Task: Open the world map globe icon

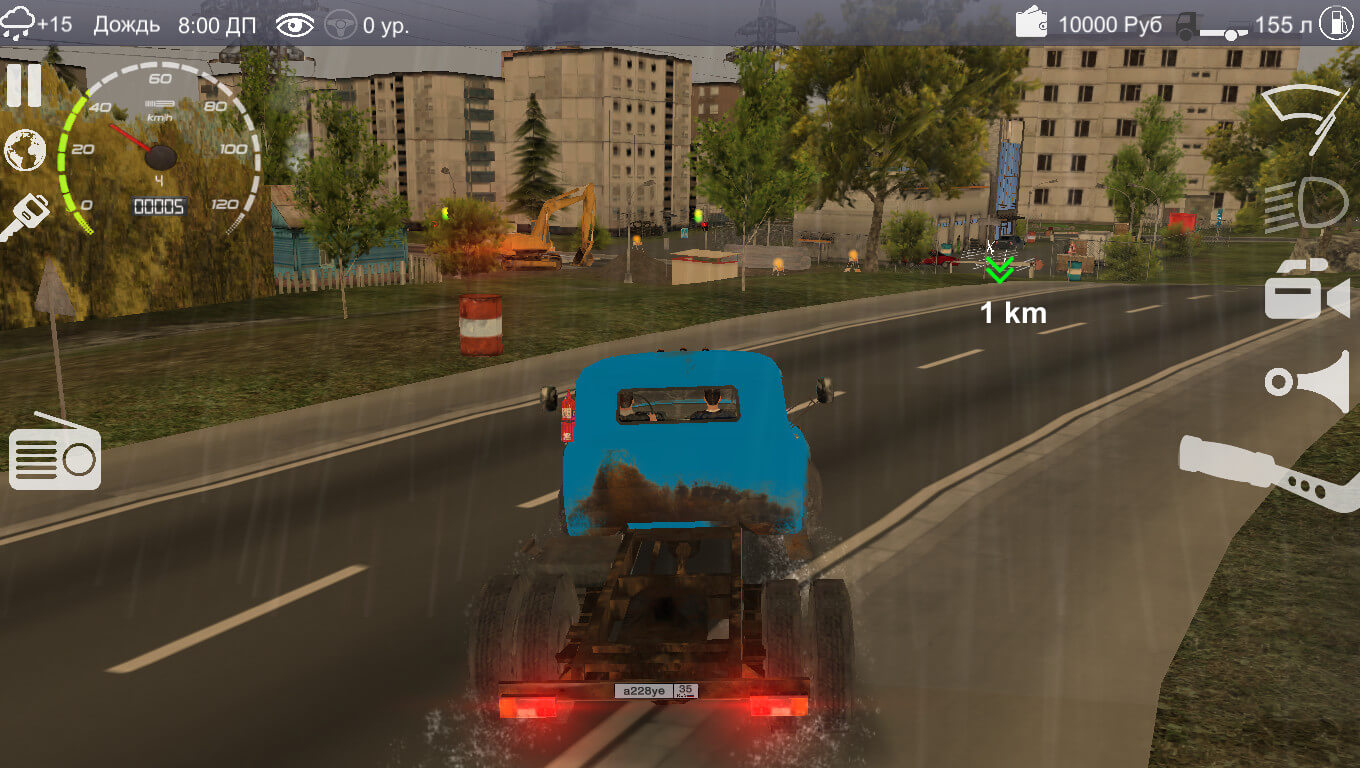Action: [x=25, y=151]
